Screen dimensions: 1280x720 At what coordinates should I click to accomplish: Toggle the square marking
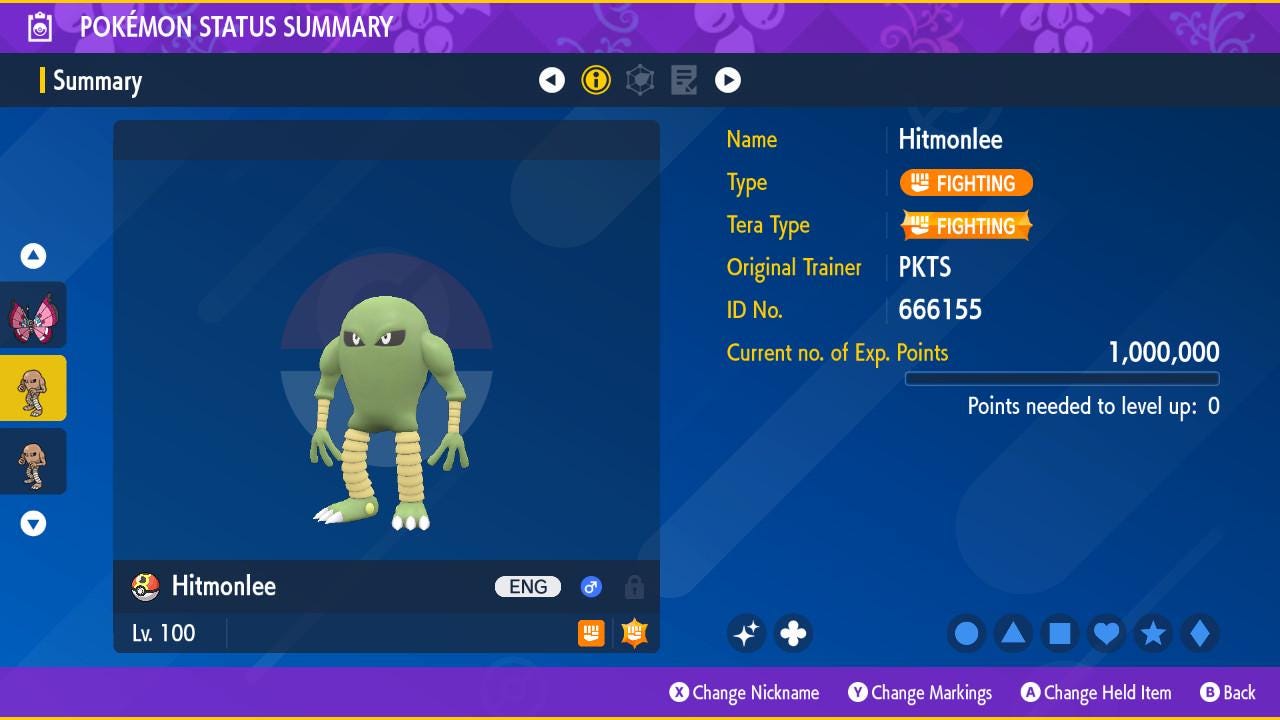pos(1060,633)
